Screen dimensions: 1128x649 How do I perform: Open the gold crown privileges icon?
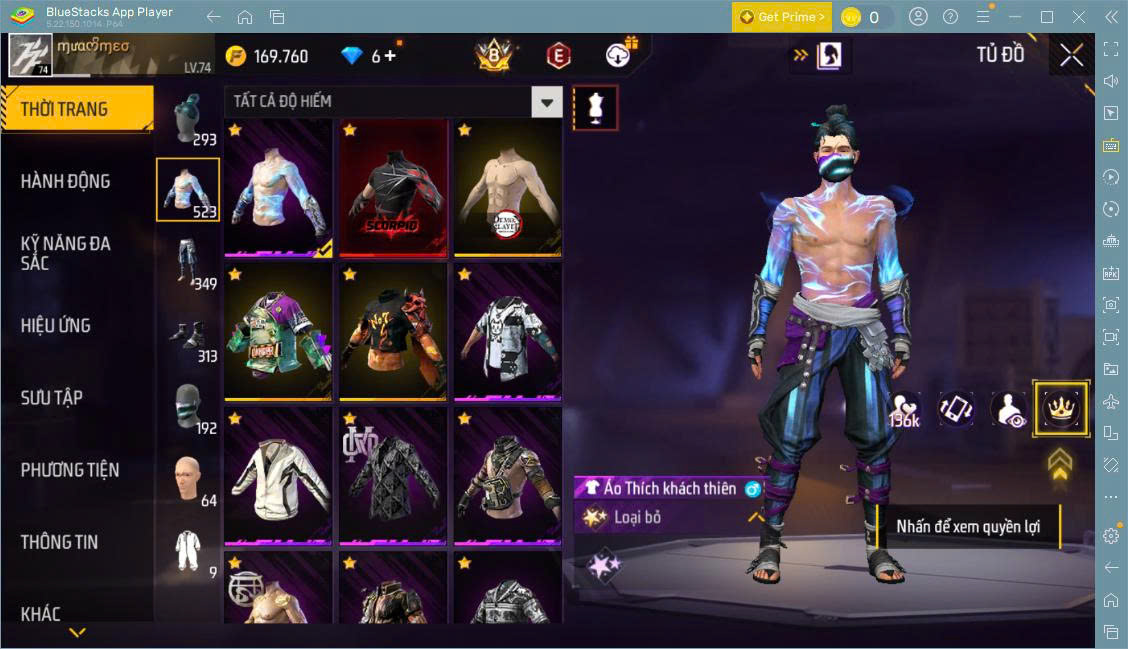pyautogui.click(x=1059, y=408)
